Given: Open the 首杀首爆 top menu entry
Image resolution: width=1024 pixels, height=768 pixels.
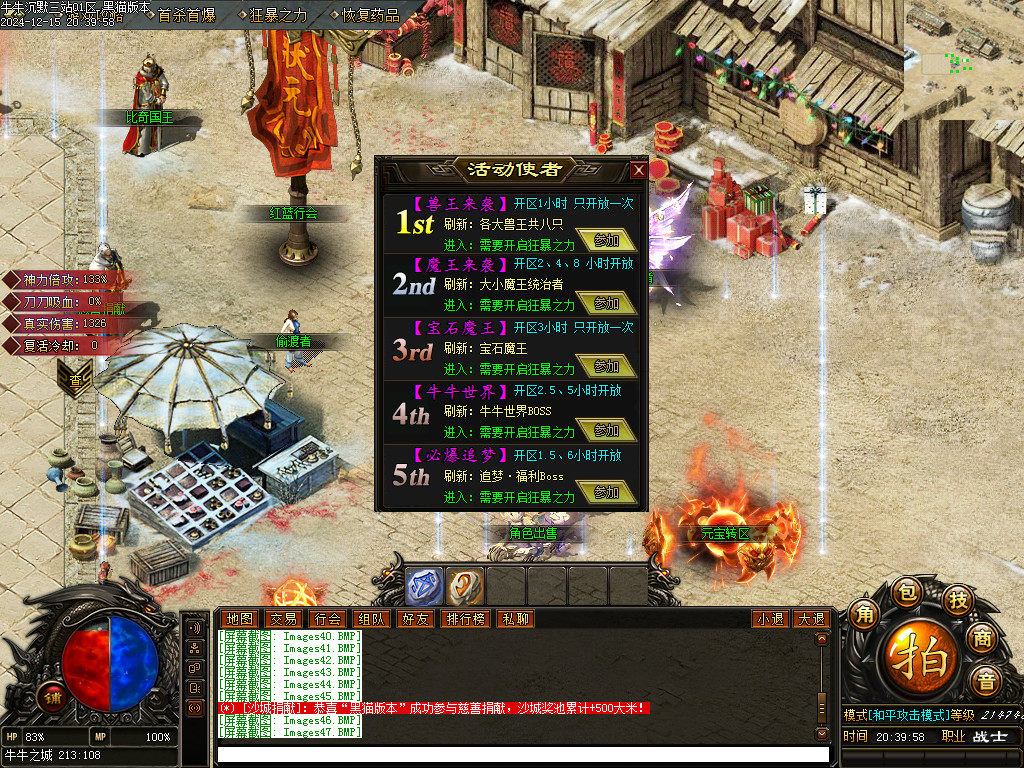Looking at the screenshot, I should click(x=186, y=15).
